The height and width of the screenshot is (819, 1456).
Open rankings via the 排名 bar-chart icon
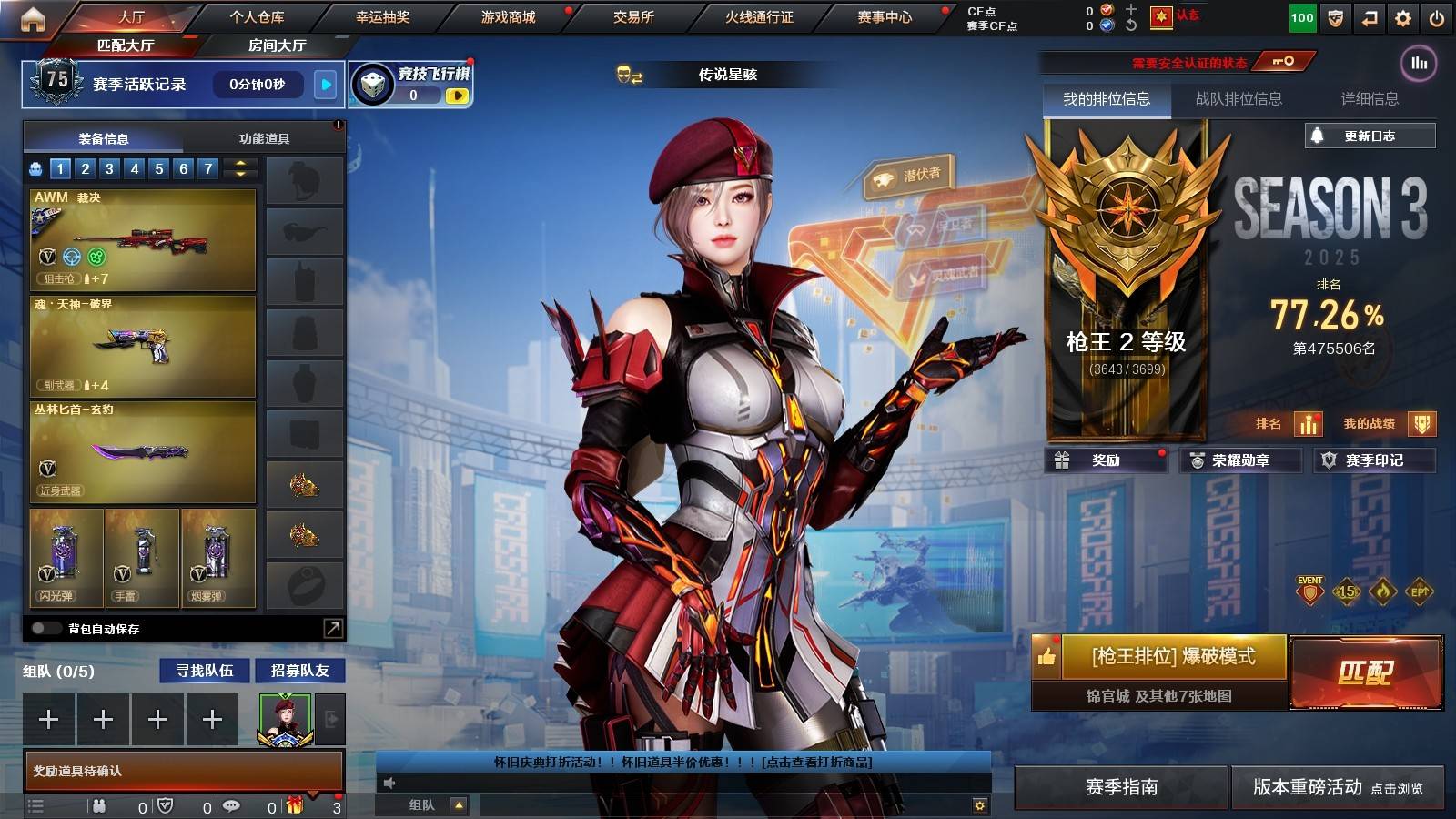pyautogui.click(x=1308, y=424)
